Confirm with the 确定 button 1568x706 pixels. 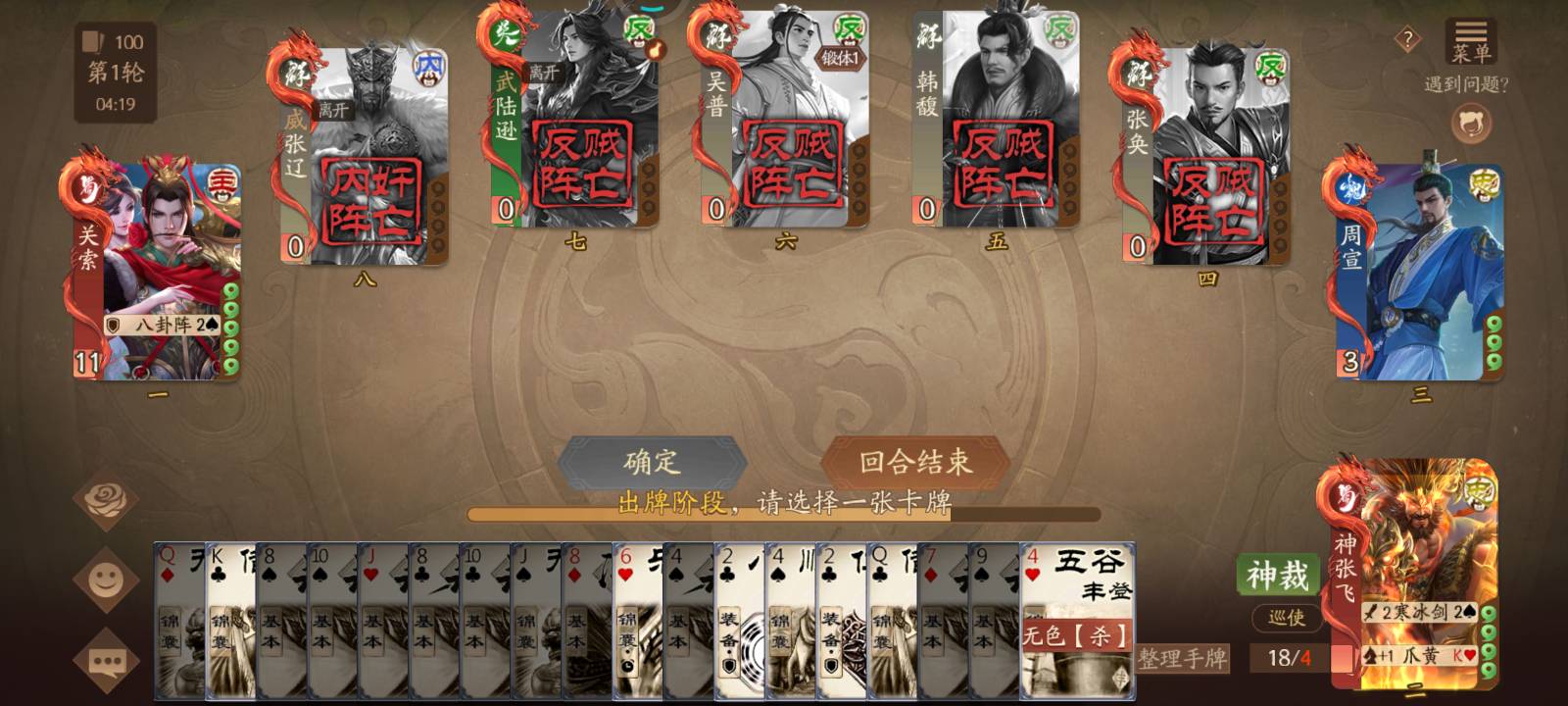pos(652,461)
